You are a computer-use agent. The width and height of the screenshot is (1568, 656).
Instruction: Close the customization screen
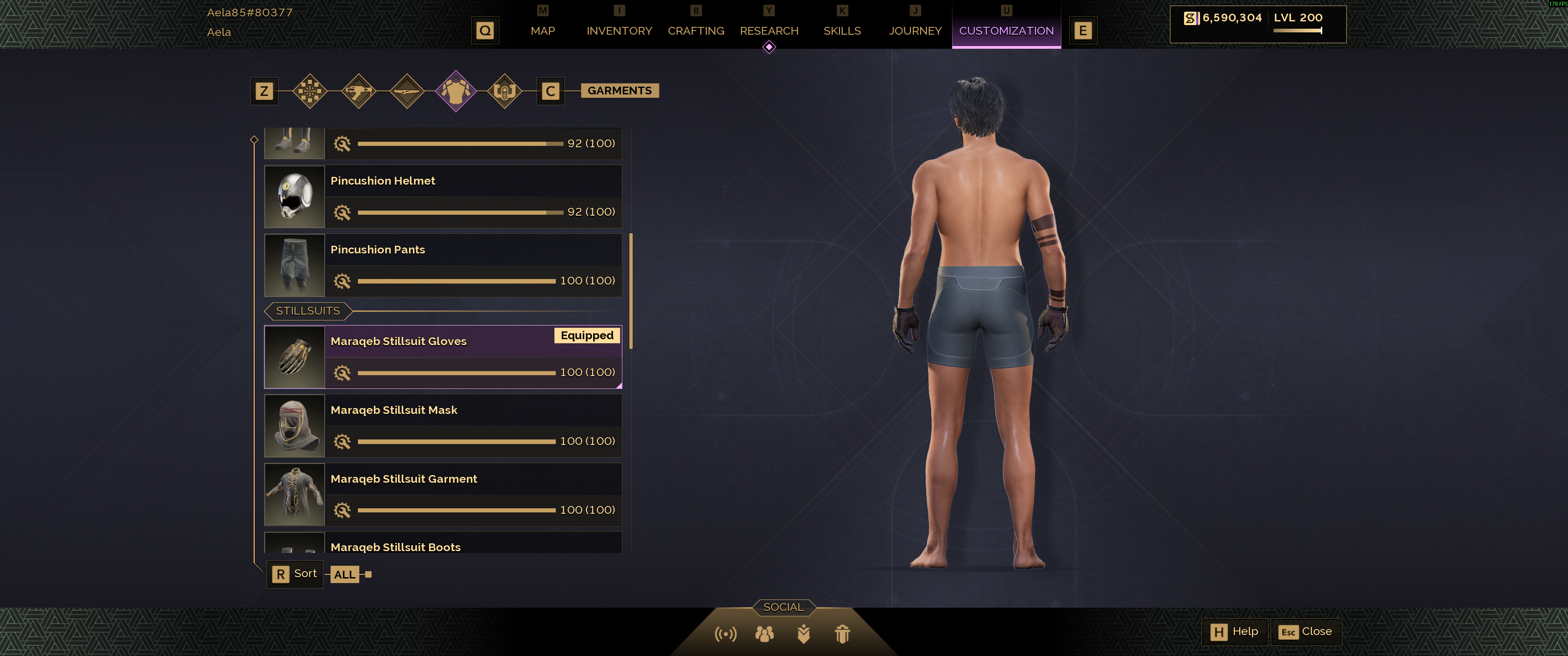point(1305,632)
